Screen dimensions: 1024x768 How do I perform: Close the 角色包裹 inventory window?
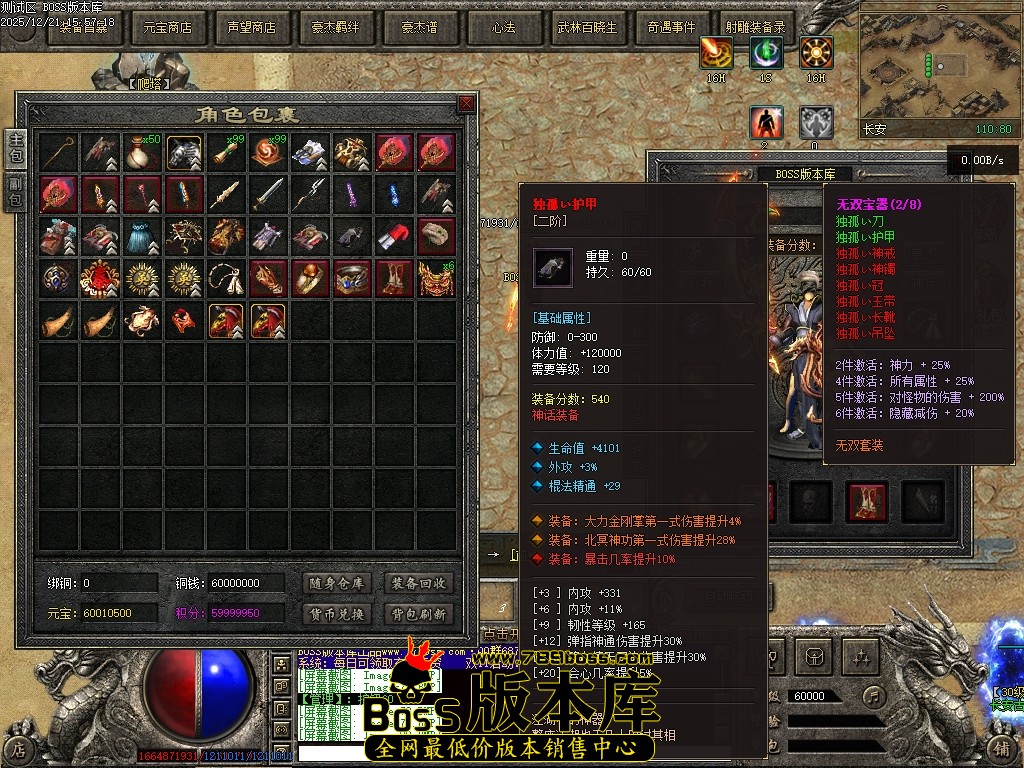[x=466, y=104]
